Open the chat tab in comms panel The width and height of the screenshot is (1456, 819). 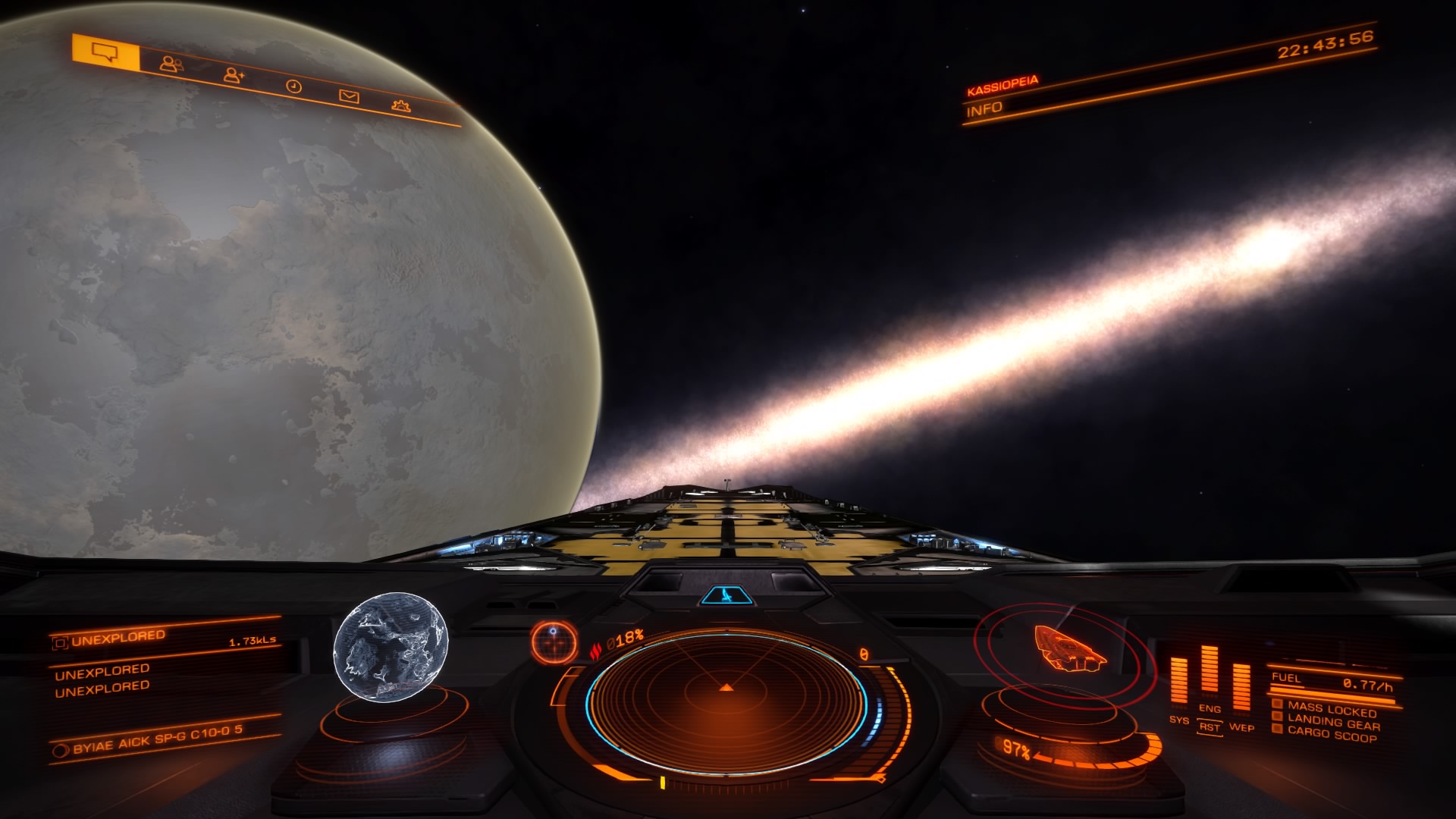[105, 52]
